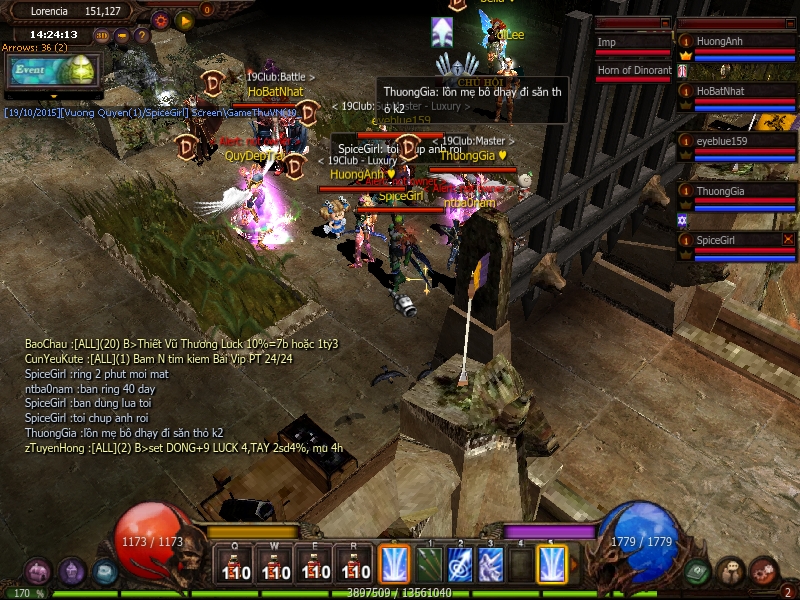Open the question mark help button
The height and width of the screenshot is (600, 800).
click(x=142, y=36)
